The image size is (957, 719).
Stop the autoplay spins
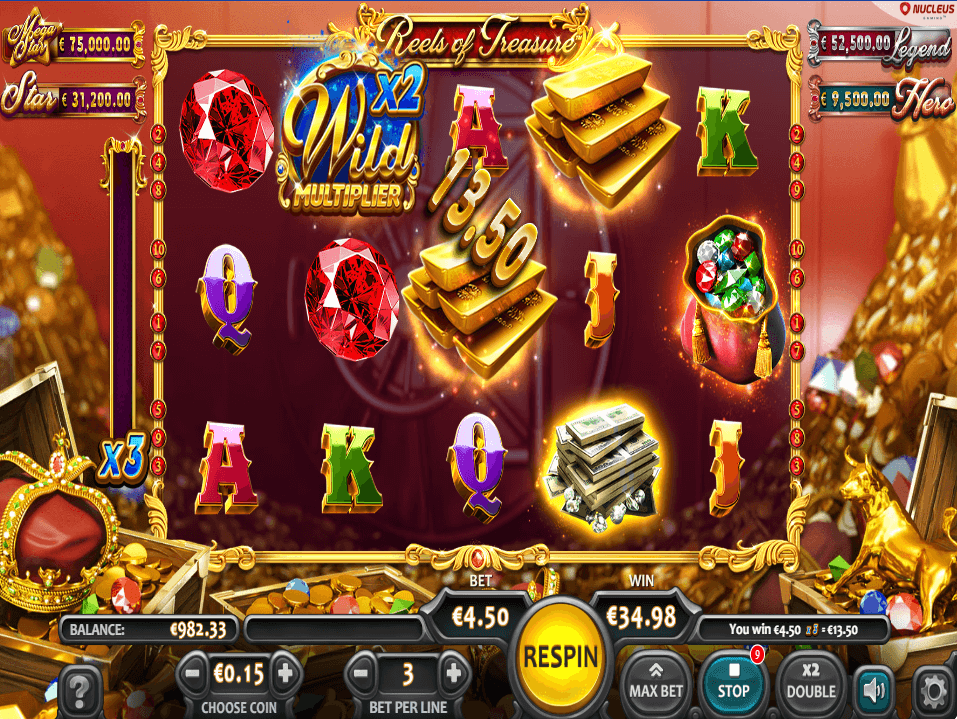tap(732, 679)
